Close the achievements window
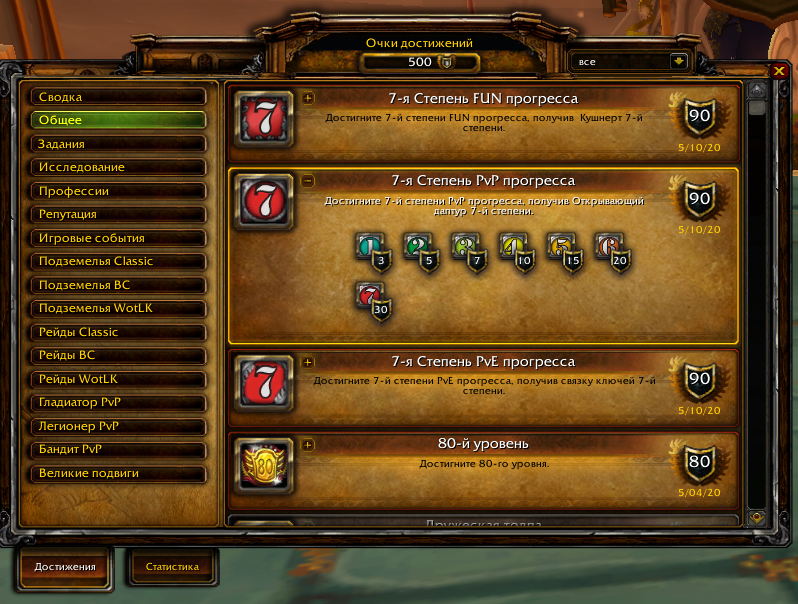The image size is (798, 604). [779, 70]
